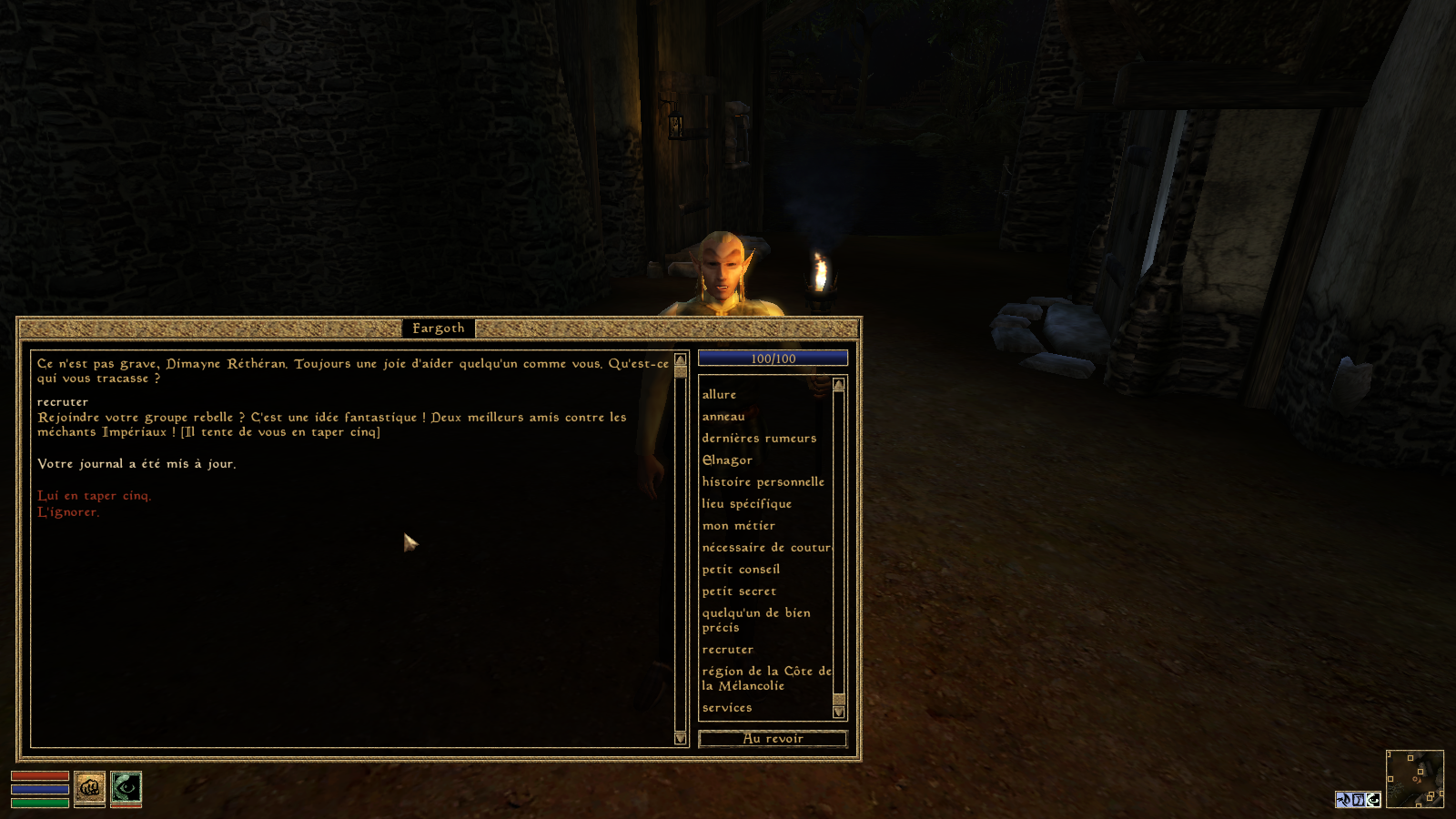Ask about "lieu spécifique"
Image resolution: width=1456 pixels, height=819 pixels.
[746, 504]
